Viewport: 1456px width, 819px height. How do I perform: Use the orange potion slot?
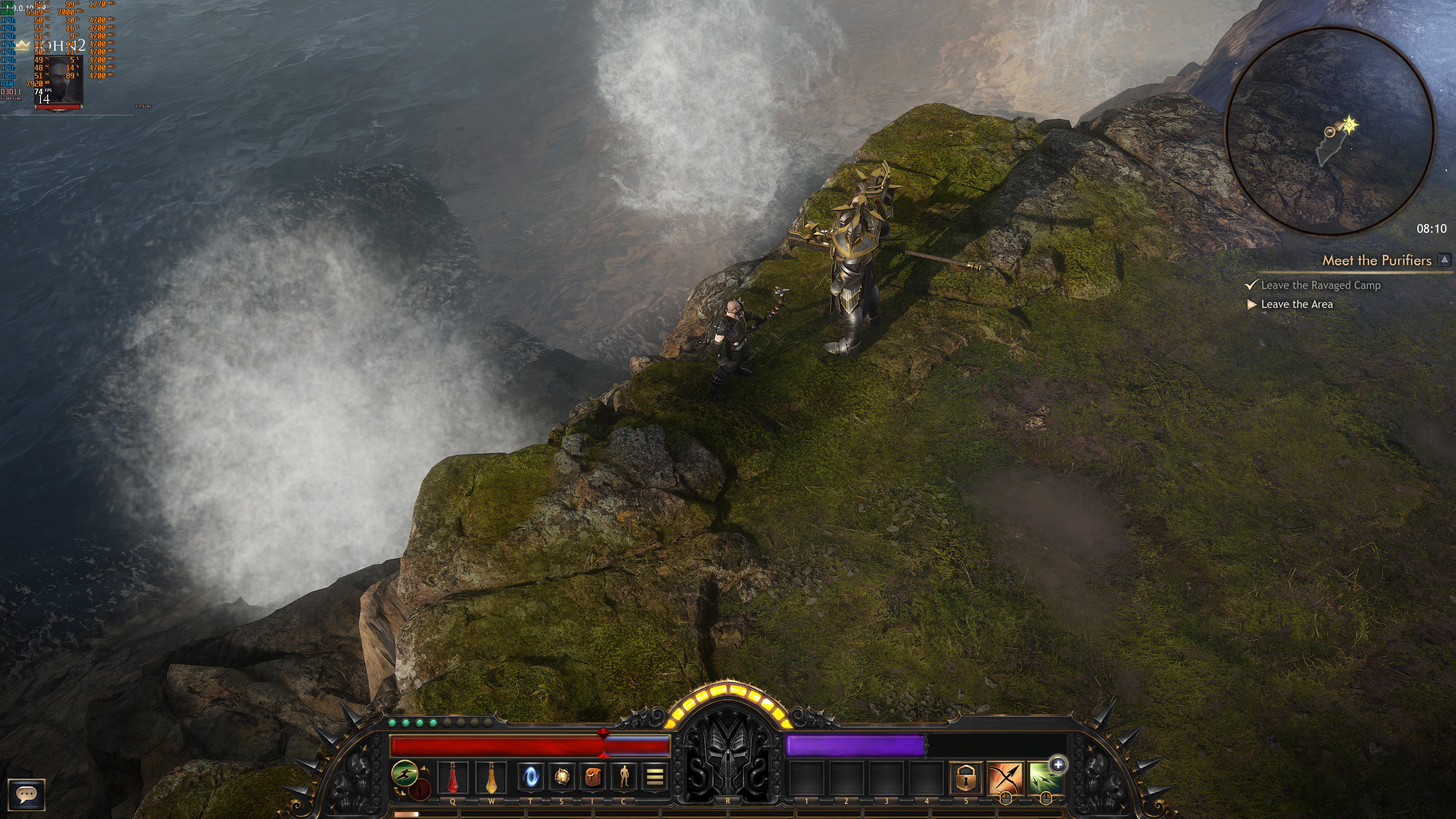[491, 778]
